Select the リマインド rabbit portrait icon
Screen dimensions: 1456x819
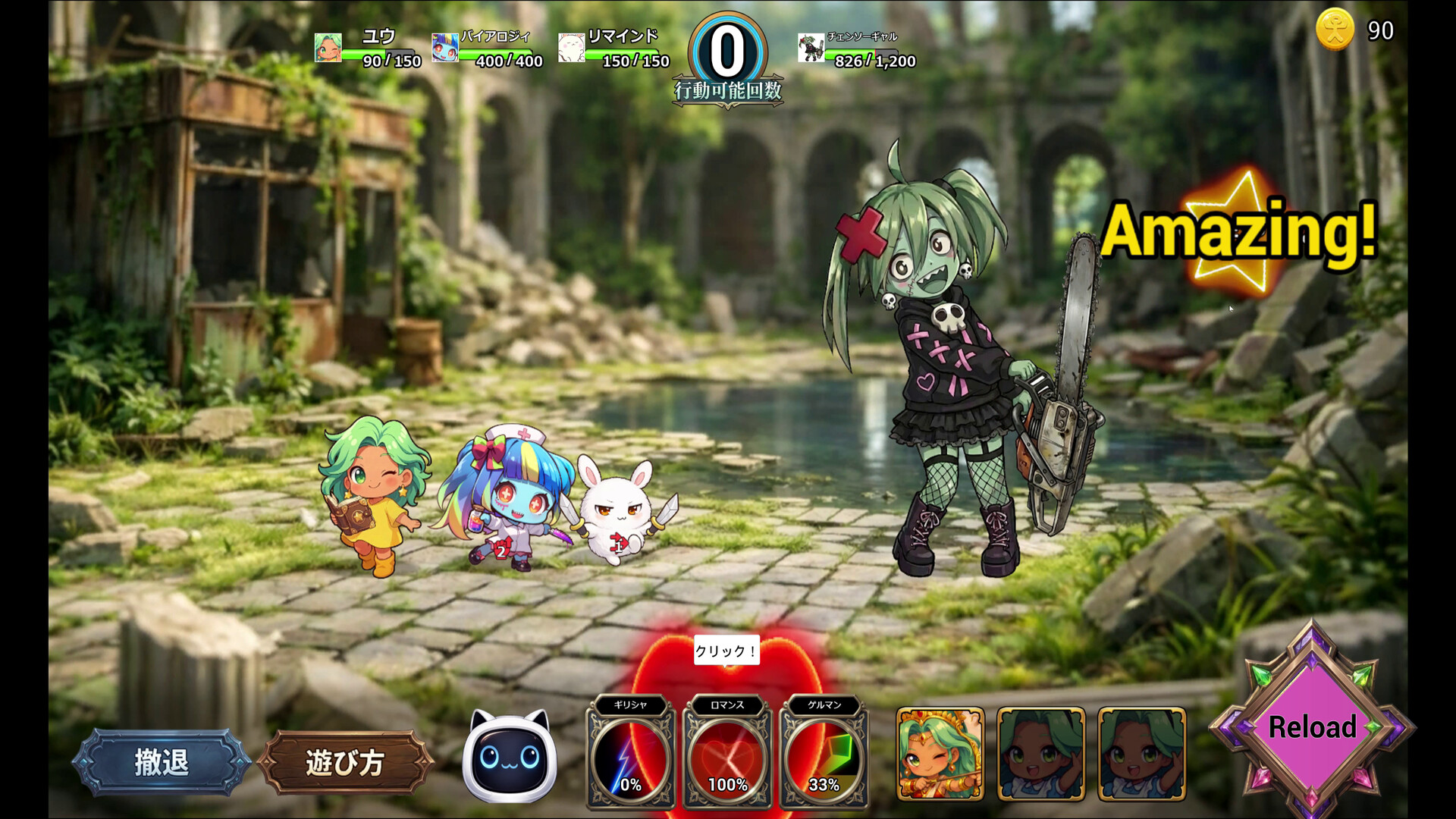tap(570, 45)
